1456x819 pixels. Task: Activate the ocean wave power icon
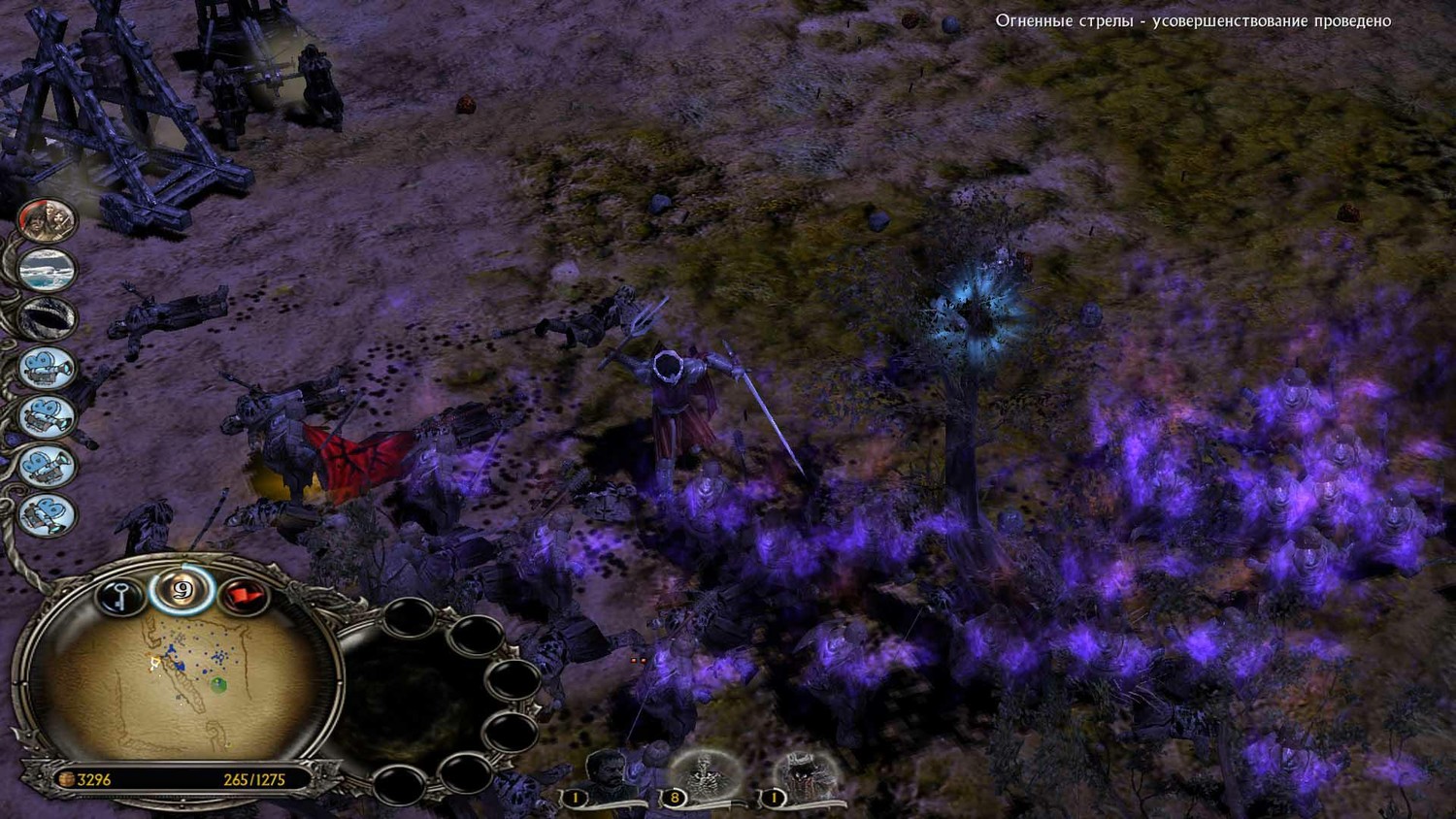[x=47, y=268]
